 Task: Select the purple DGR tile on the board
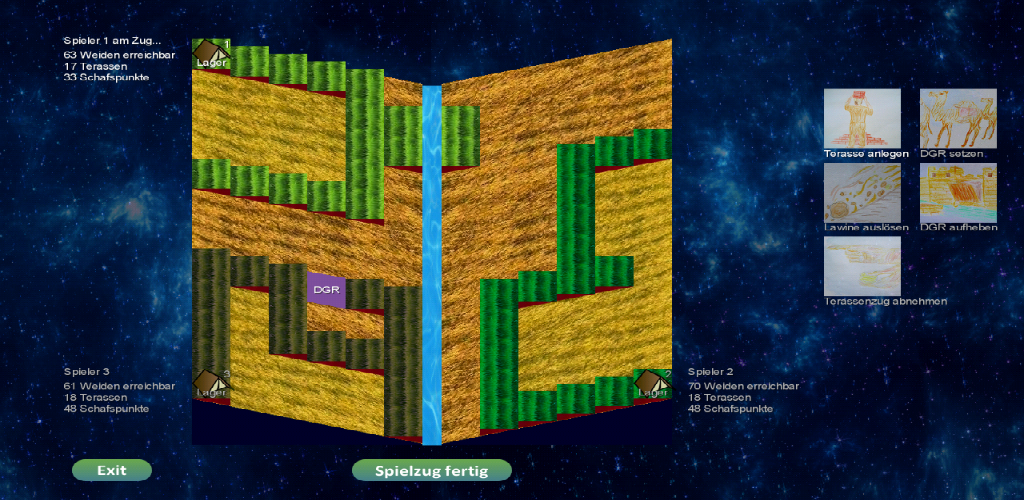point(326,289)
